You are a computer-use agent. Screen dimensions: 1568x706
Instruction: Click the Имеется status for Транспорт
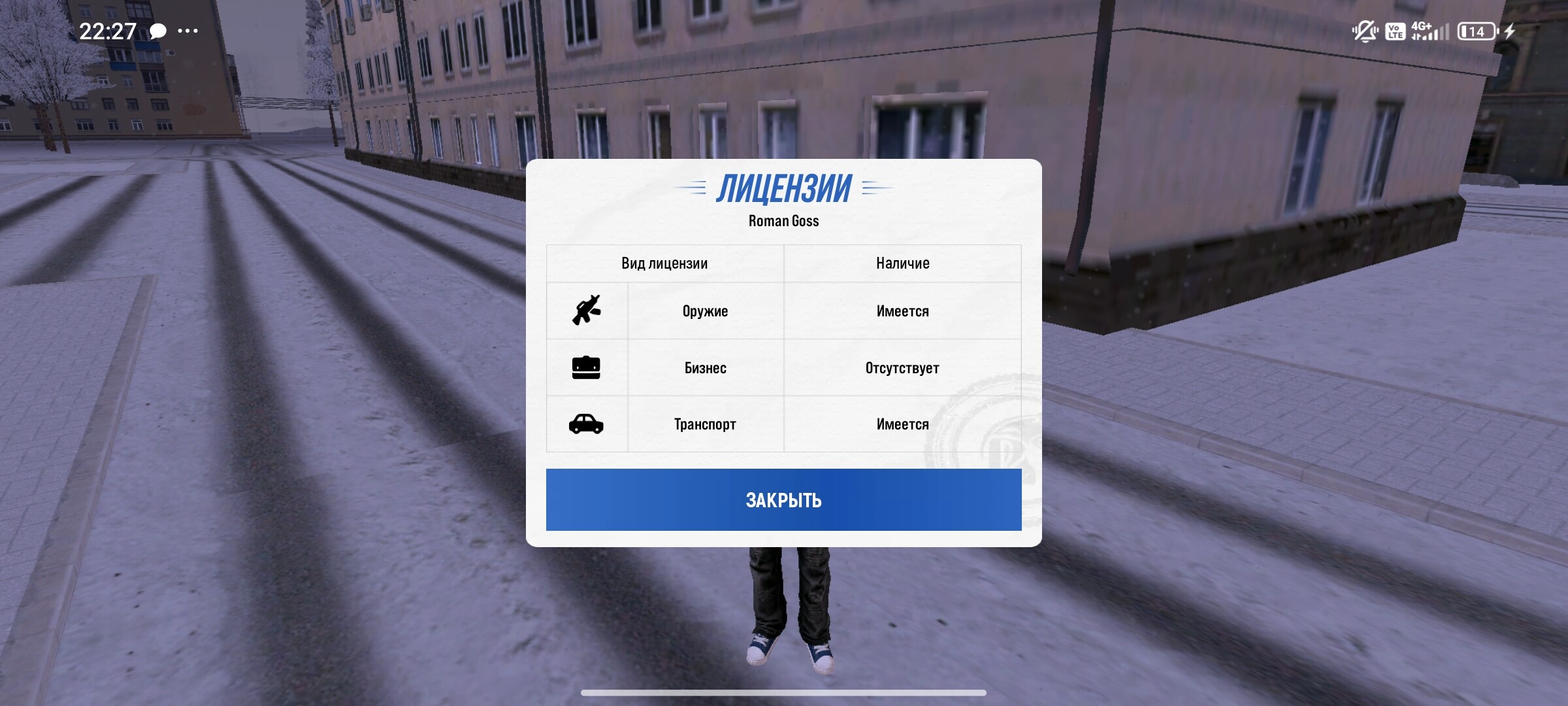click(902, 424)
